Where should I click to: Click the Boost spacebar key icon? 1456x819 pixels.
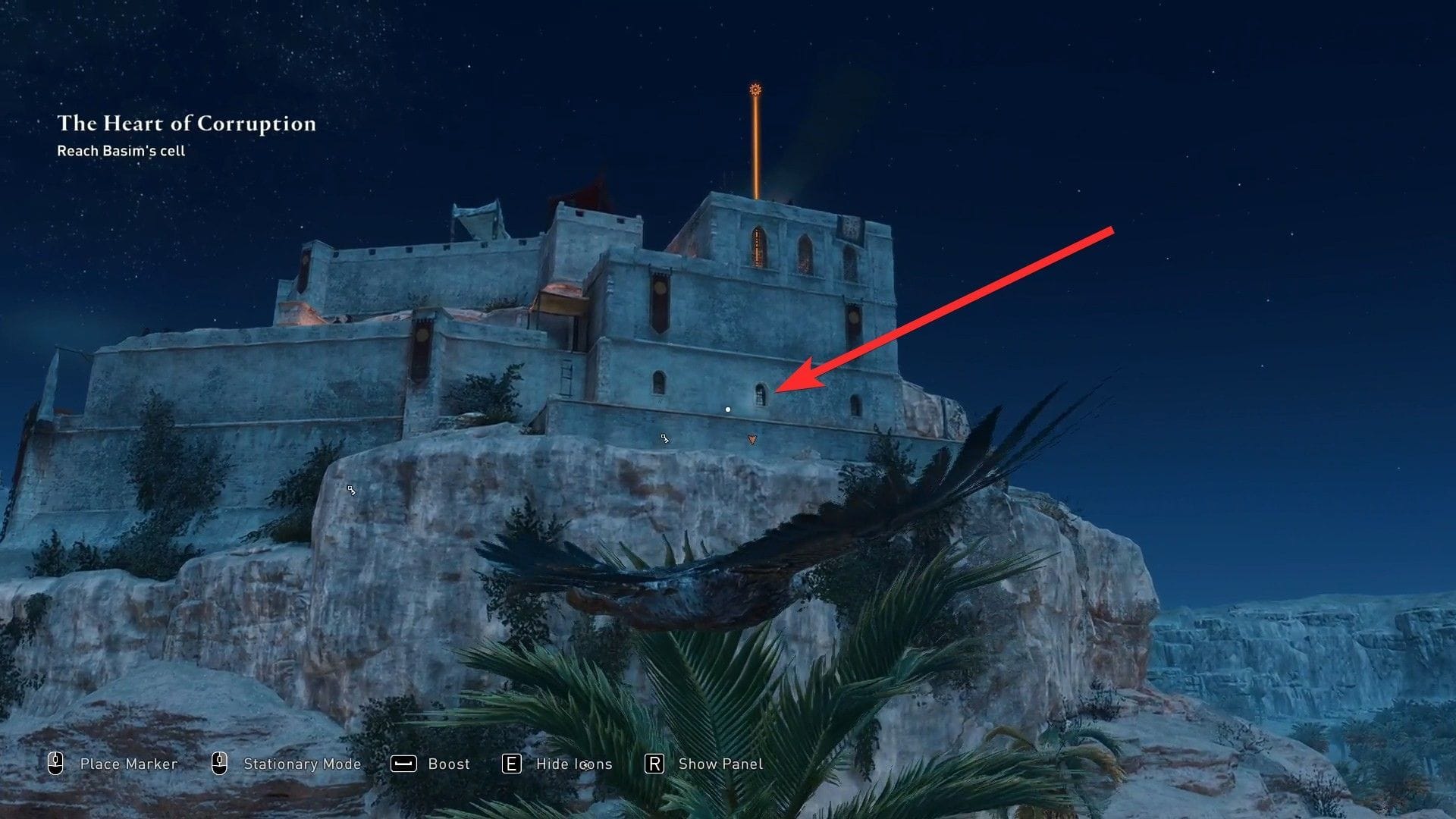point(404,764)
